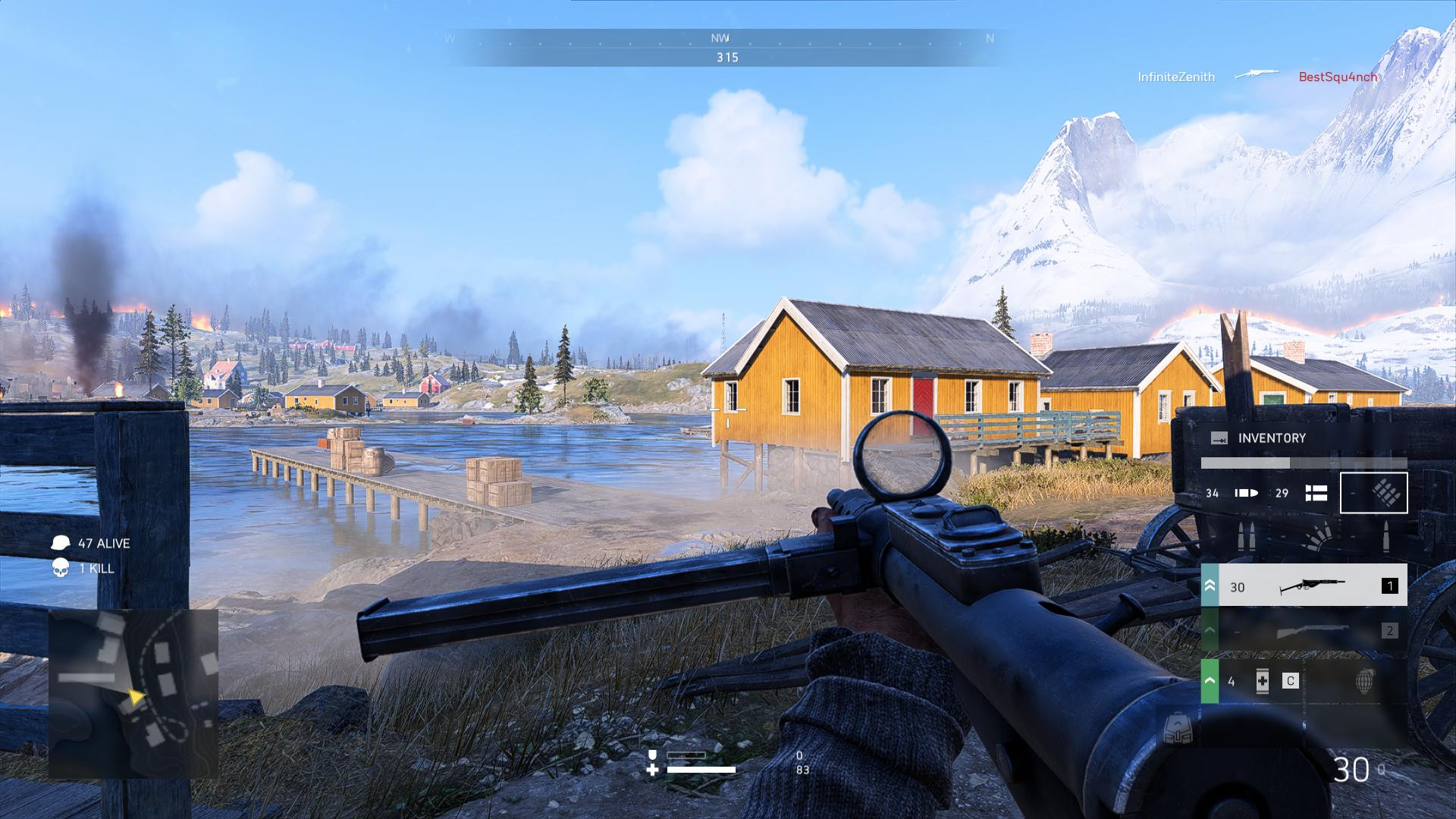Click the compass heading bar showing NW
Image resolution: width=1456 pixels, height=819 pixels.
pyautogui.click(x=726, y=47)
